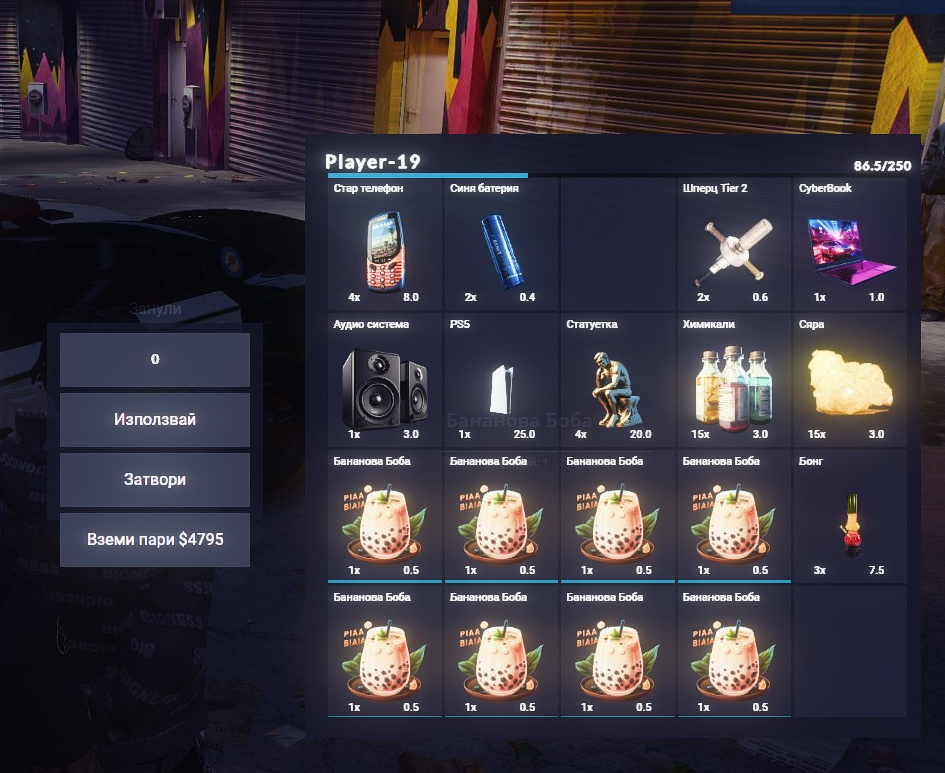The height and width of the screenshot is (773, 945).
Task: Select the Сяра sulfur slot
Action: (849, 381)
